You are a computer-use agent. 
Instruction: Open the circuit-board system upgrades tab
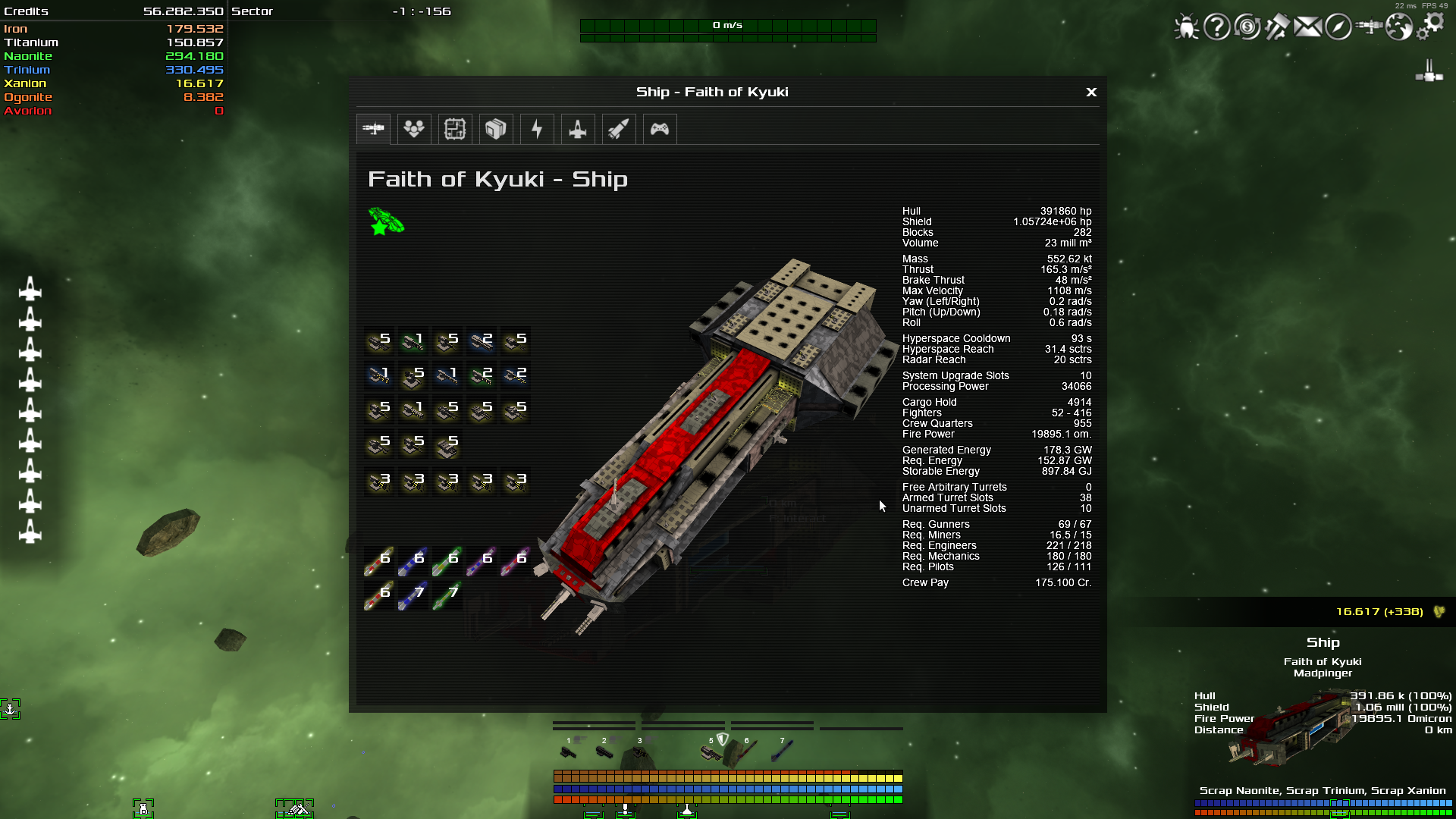[455, 129]
